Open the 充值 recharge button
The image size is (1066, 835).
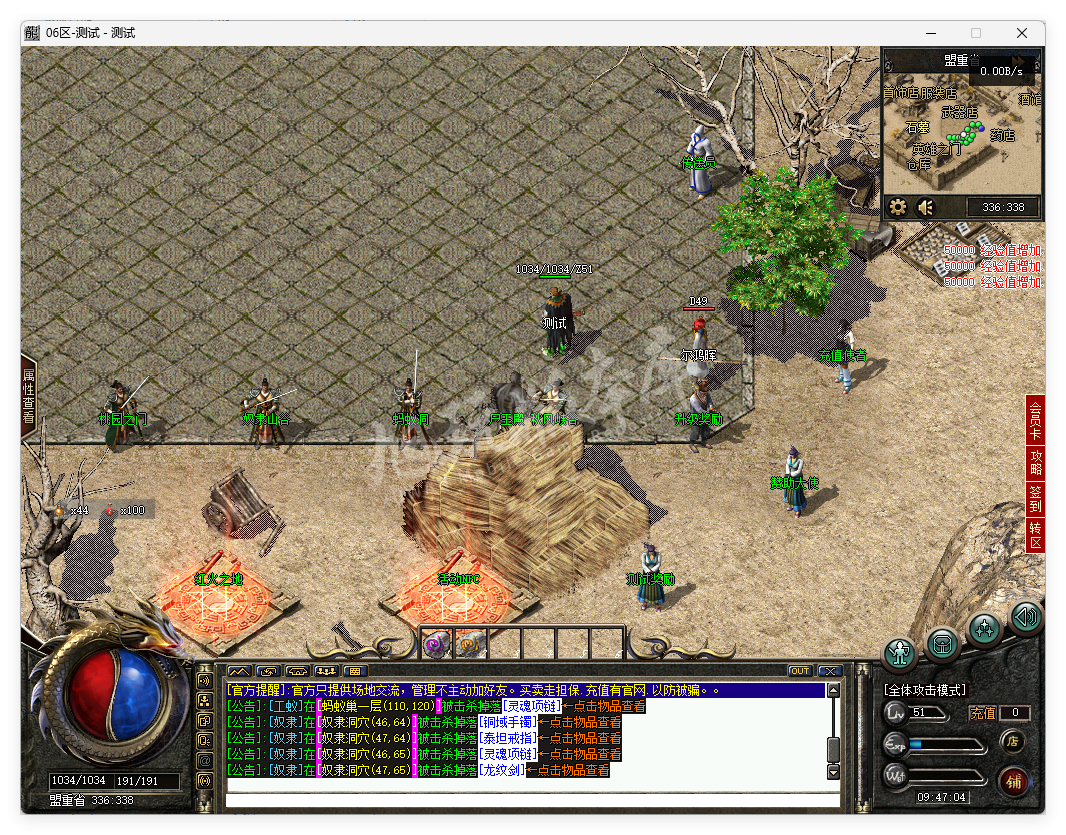[x=982, y=713]
